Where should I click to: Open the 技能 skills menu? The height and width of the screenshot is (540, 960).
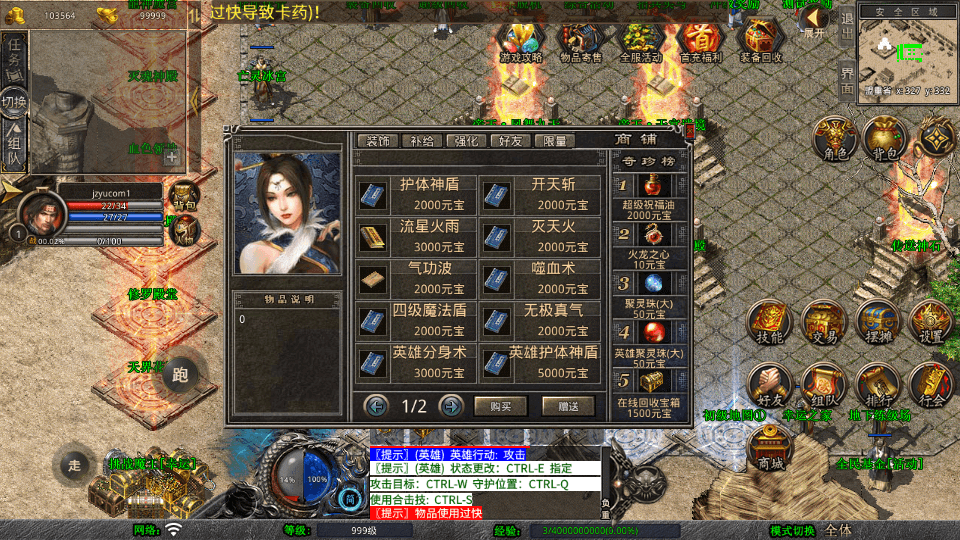(x=770, y=322)
